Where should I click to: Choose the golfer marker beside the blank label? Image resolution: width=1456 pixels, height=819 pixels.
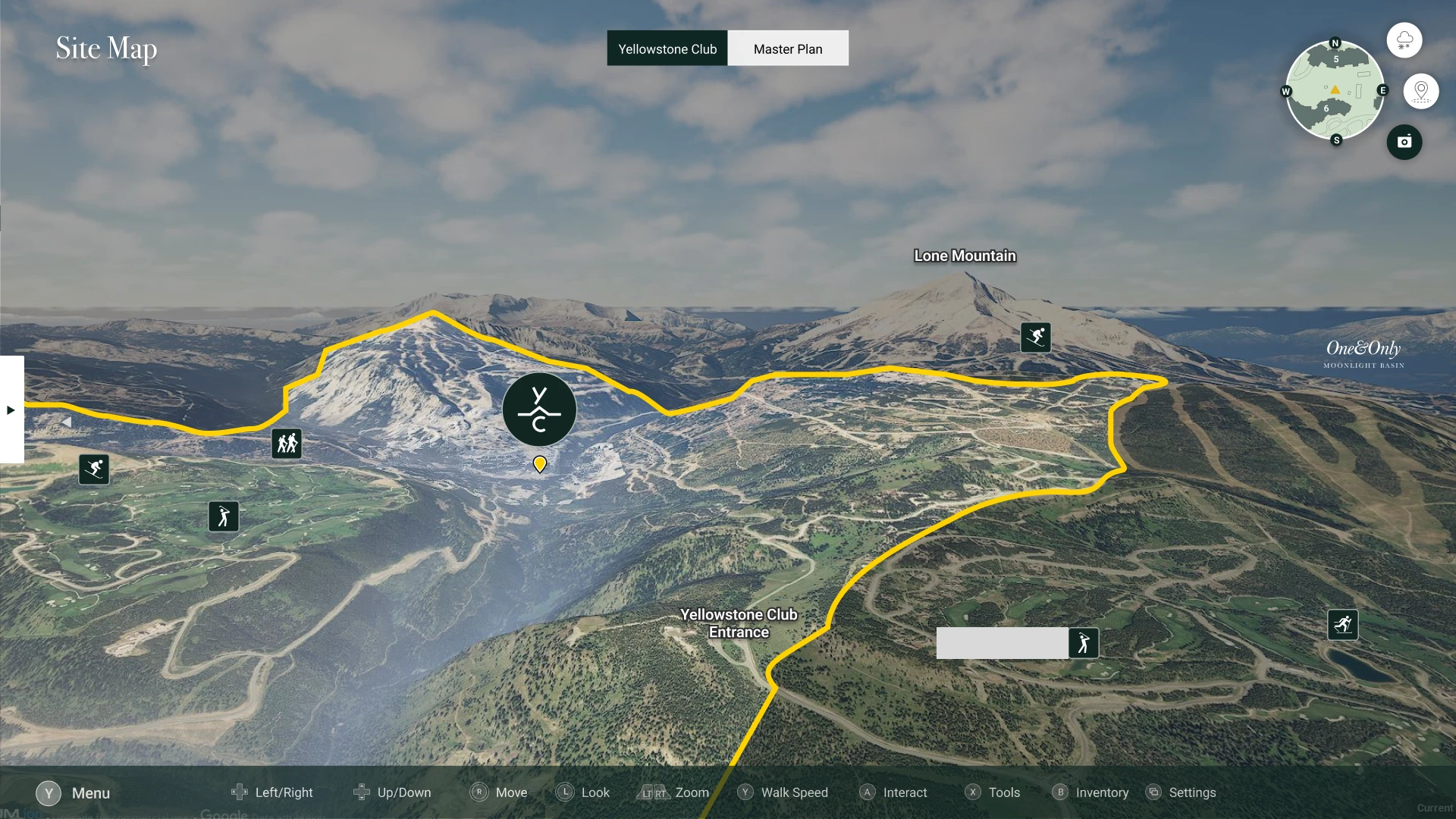(1084, 643)
